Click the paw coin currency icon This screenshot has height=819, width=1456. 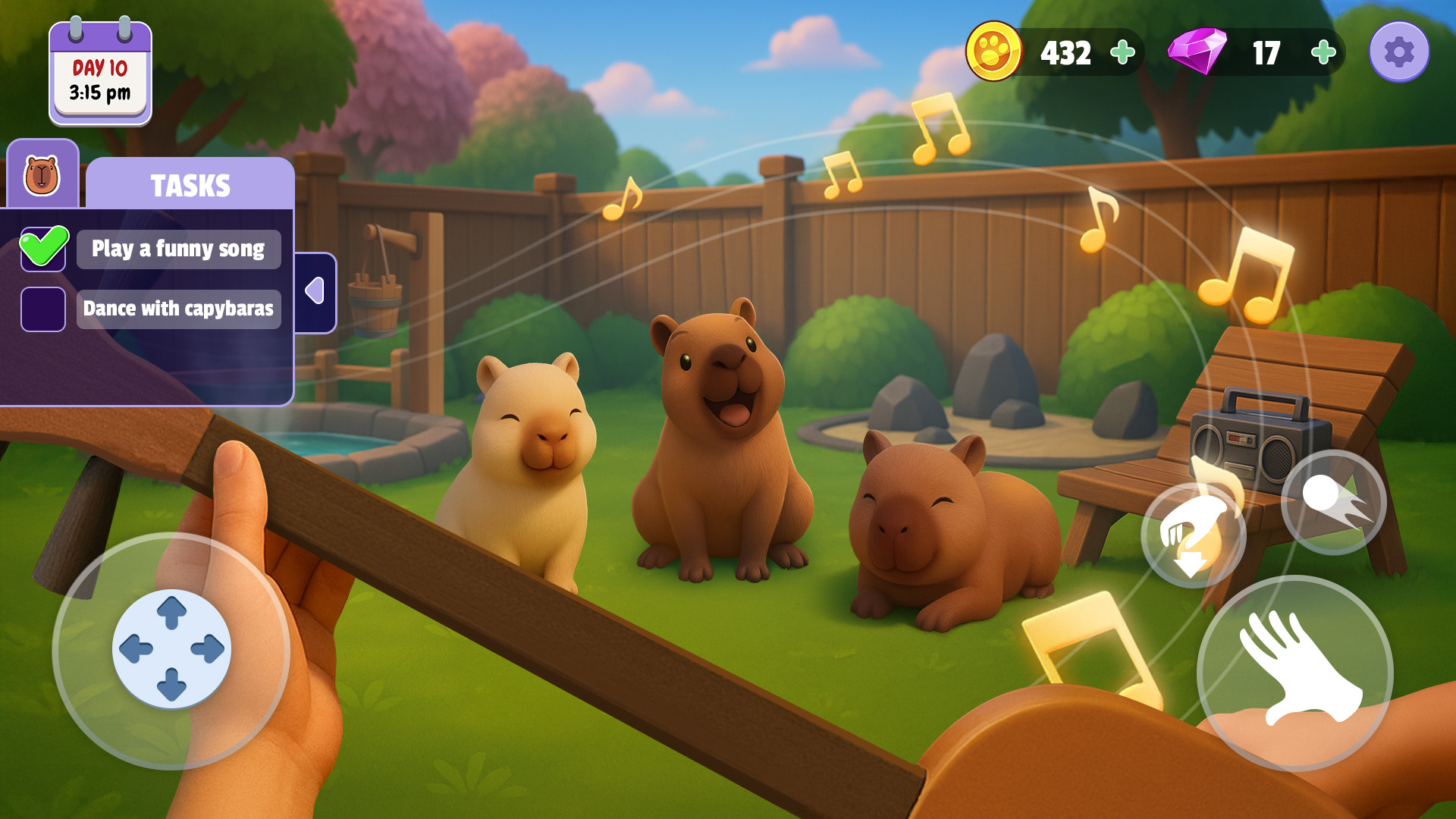pos(993,52)
